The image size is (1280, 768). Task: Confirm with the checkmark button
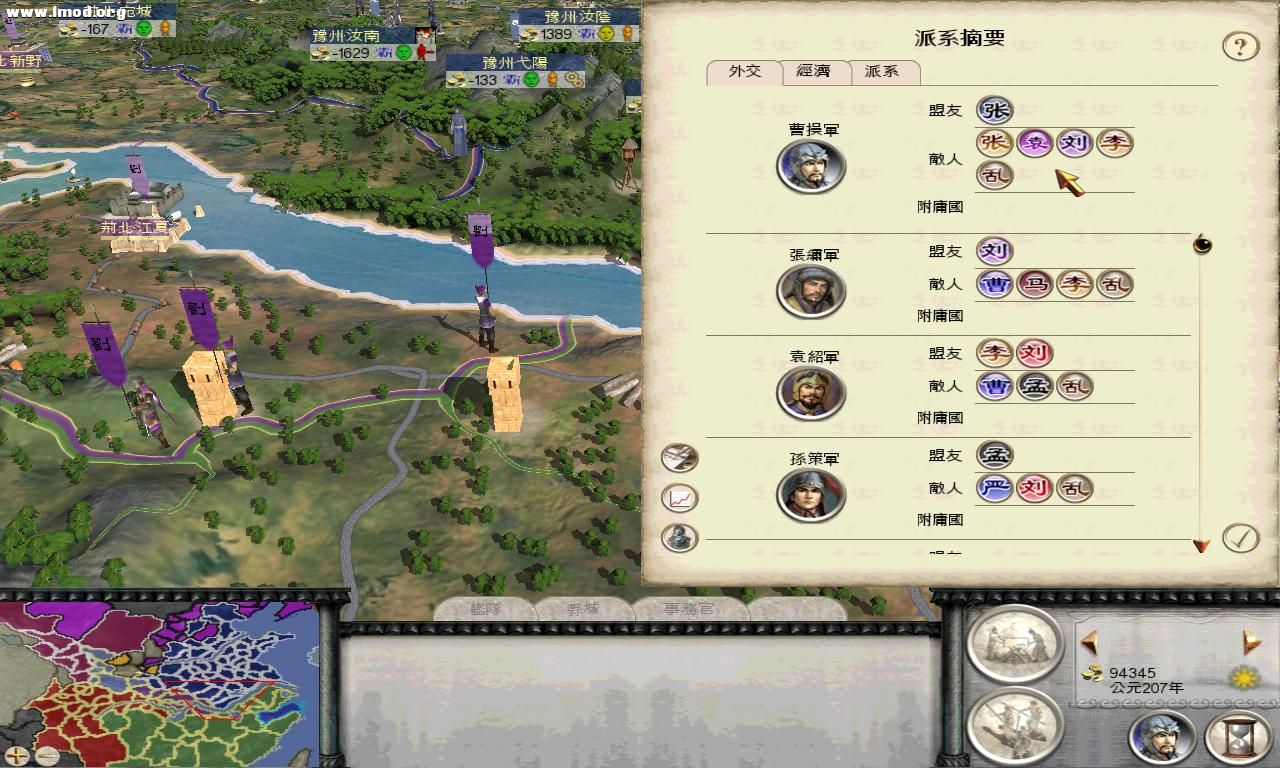point(1240,537)
